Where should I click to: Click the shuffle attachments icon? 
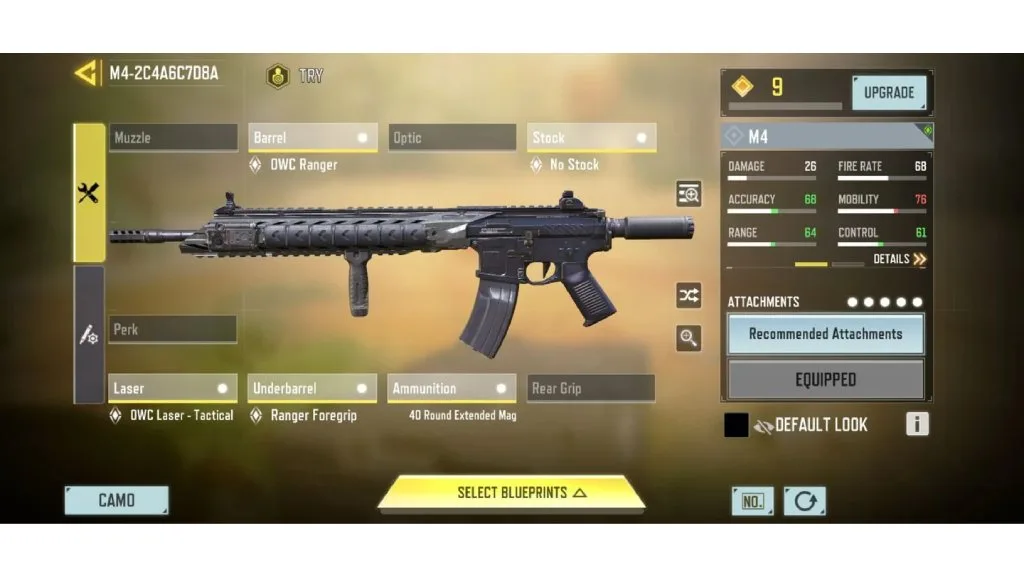coord(689,295)
